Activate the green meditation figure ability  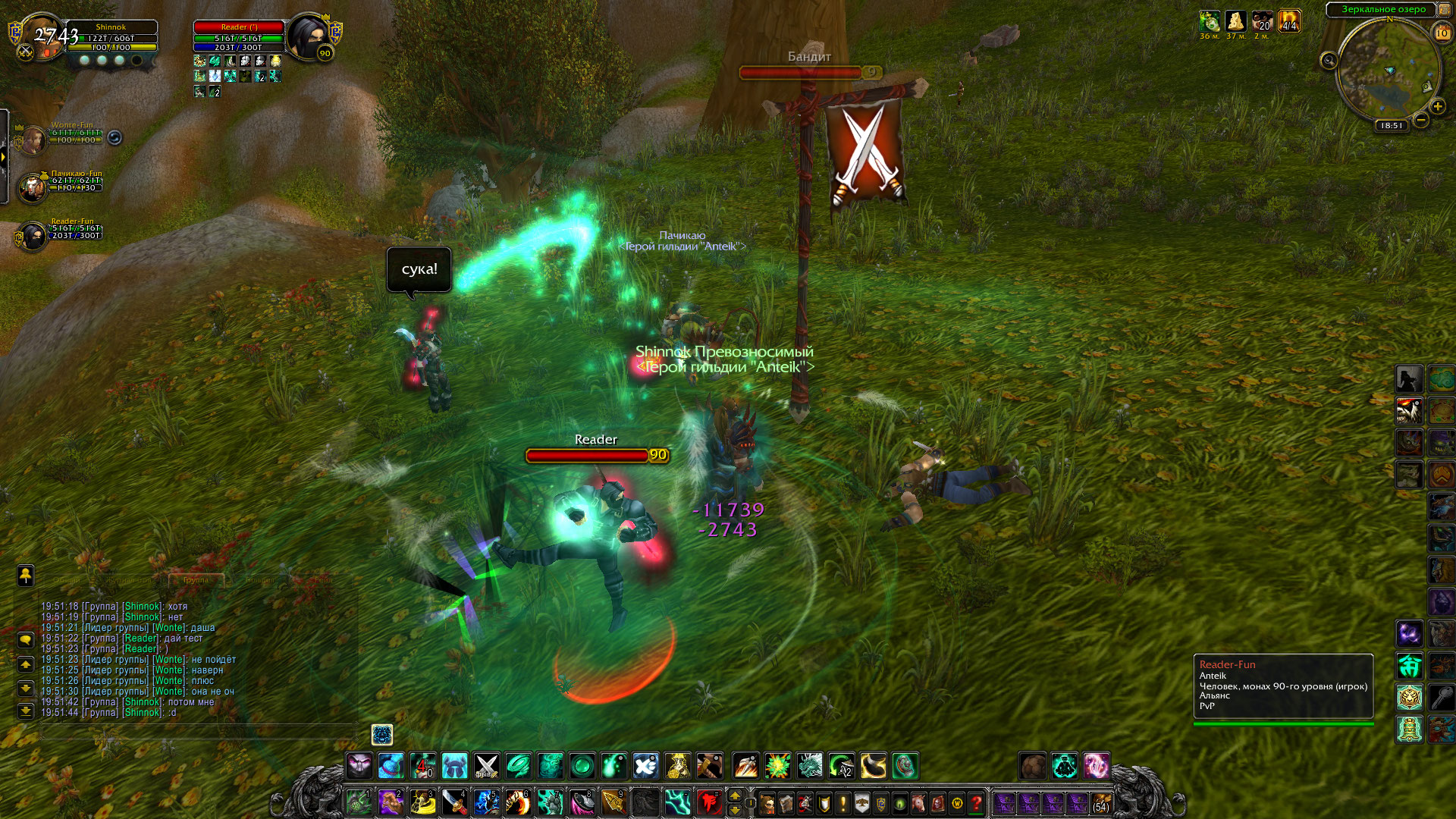(1065, 766)
